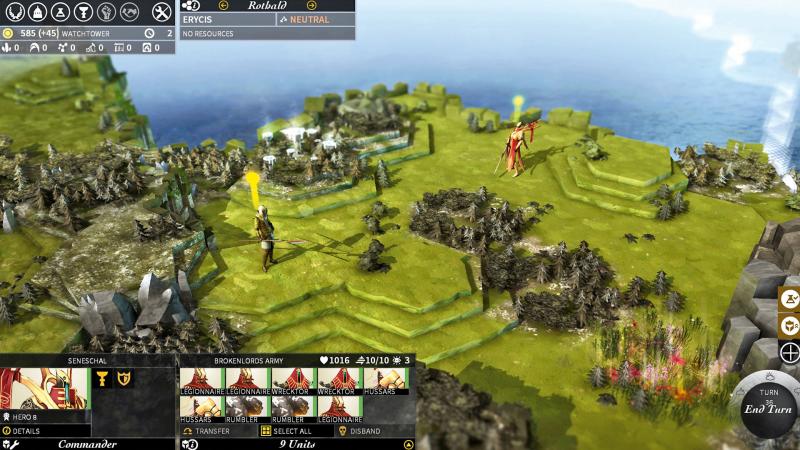Open the city management helmet icon
800x450 pixels.
coord(35,12)
